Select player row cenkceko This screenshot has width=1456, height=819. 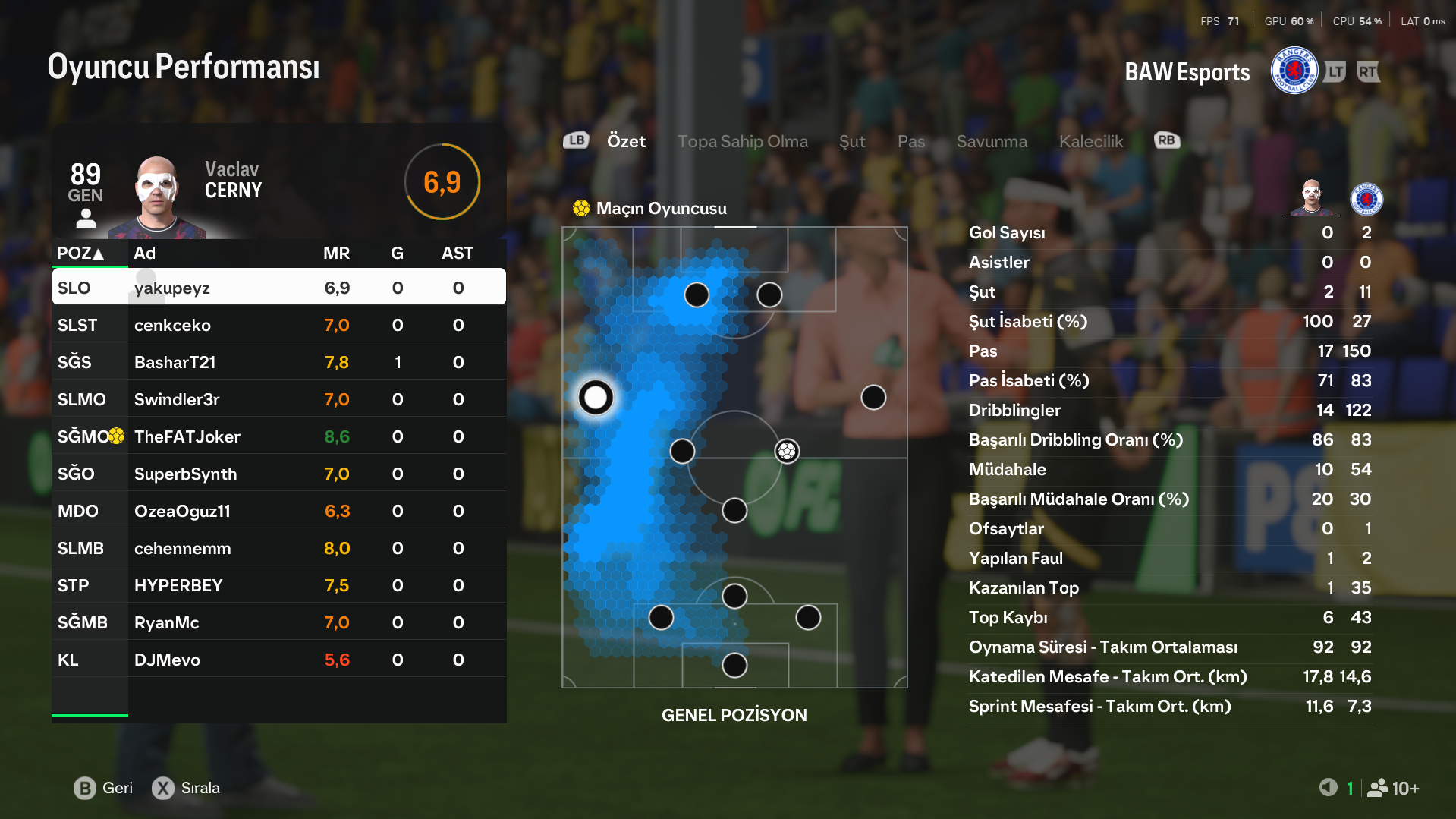(x=278, y=325)
